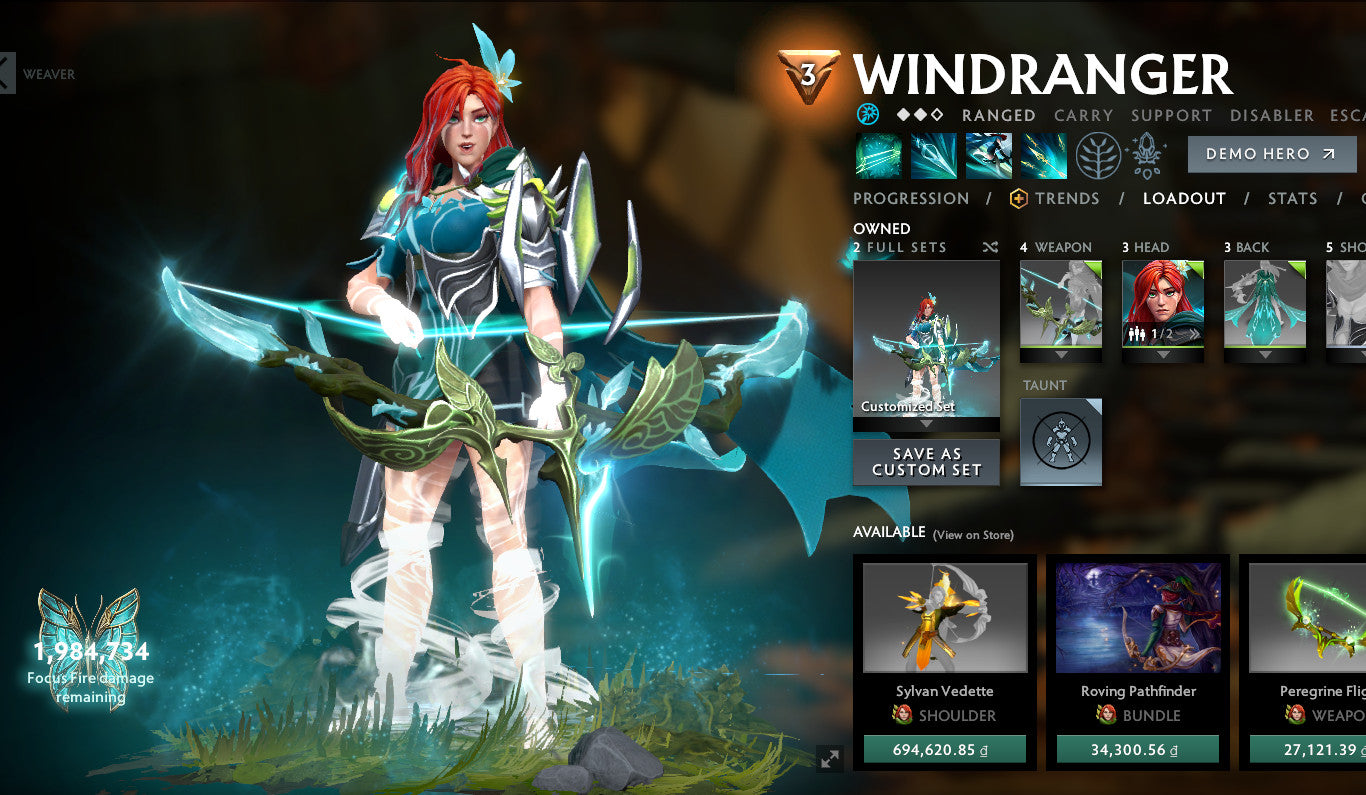Check the Focus Fire ability icon
The height and width of the screenshot is (795, 1366).
1043,156
